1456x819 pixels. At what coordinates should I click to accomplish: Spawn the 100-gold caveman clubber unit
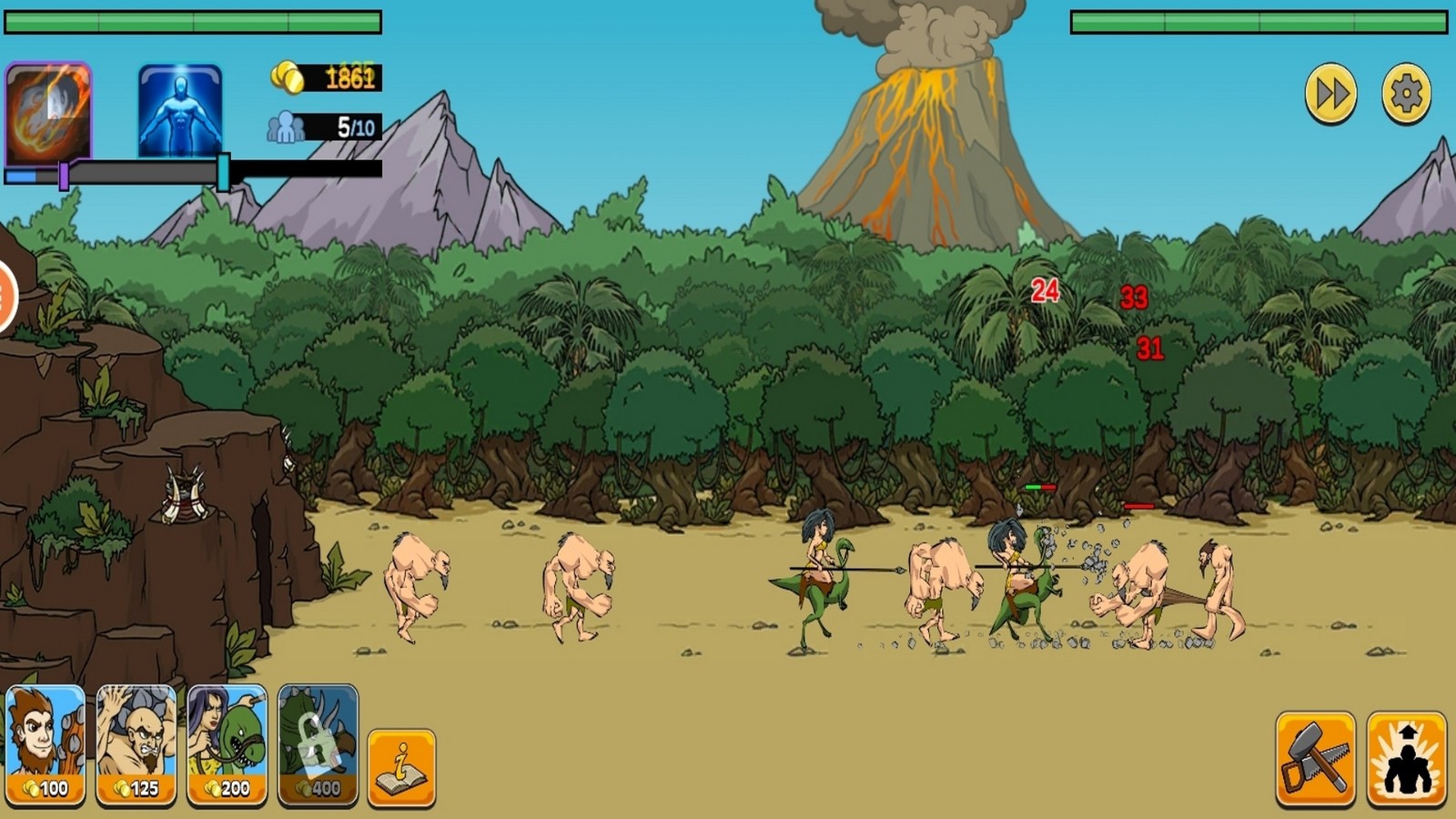tap(45, 745)
